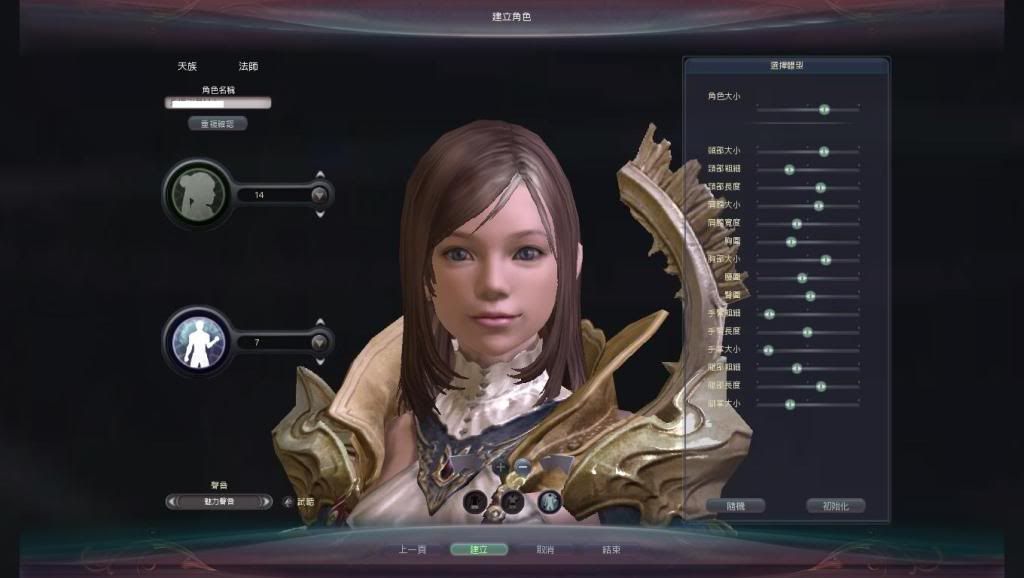1024x578 pixels.
Task: Click the 建立 (Create) button
Action: (x=478, y=549)
